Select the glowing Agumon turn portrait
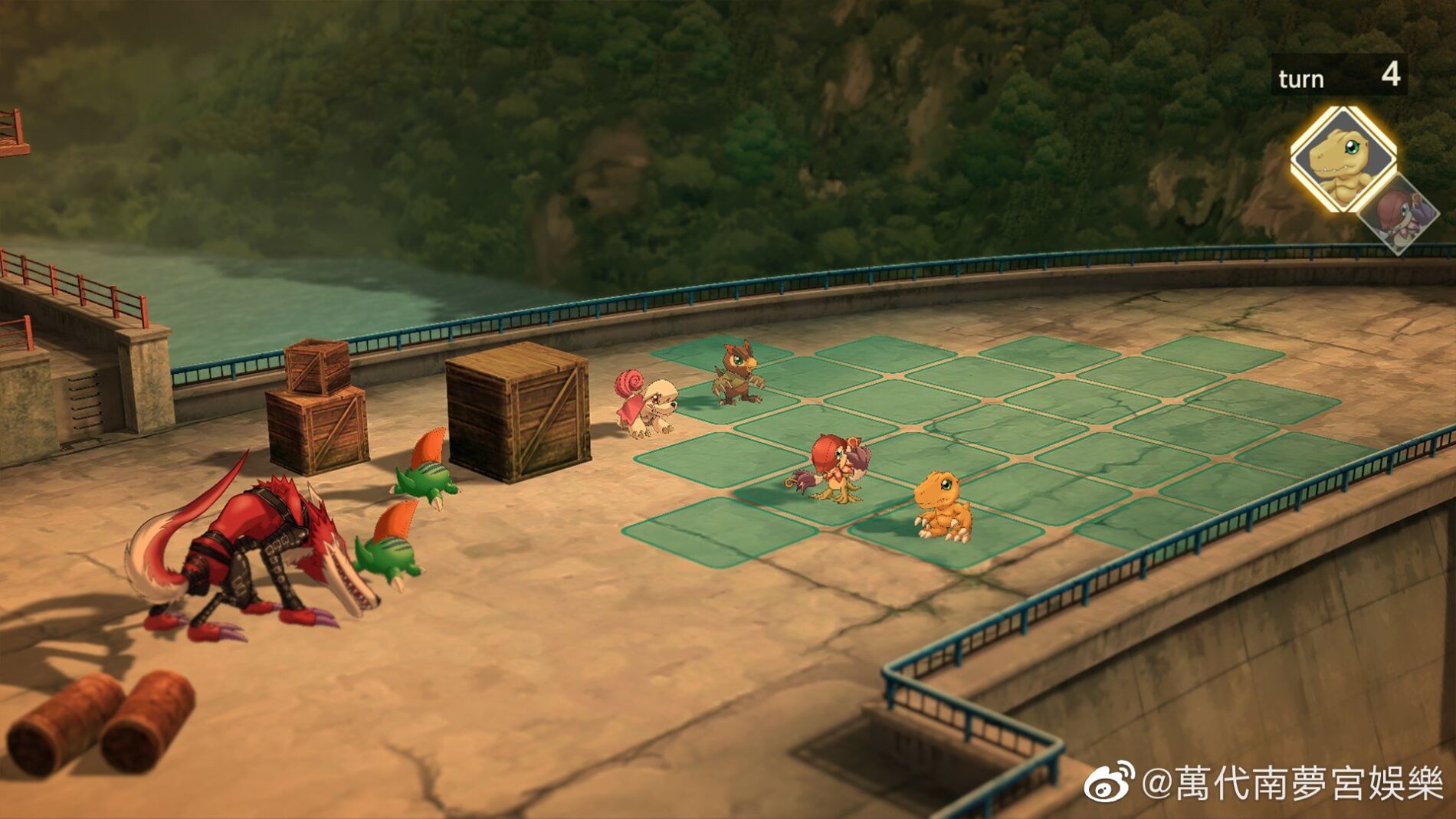The height and width of the screenshot is (819, 1456). [x=1347, y=159]
